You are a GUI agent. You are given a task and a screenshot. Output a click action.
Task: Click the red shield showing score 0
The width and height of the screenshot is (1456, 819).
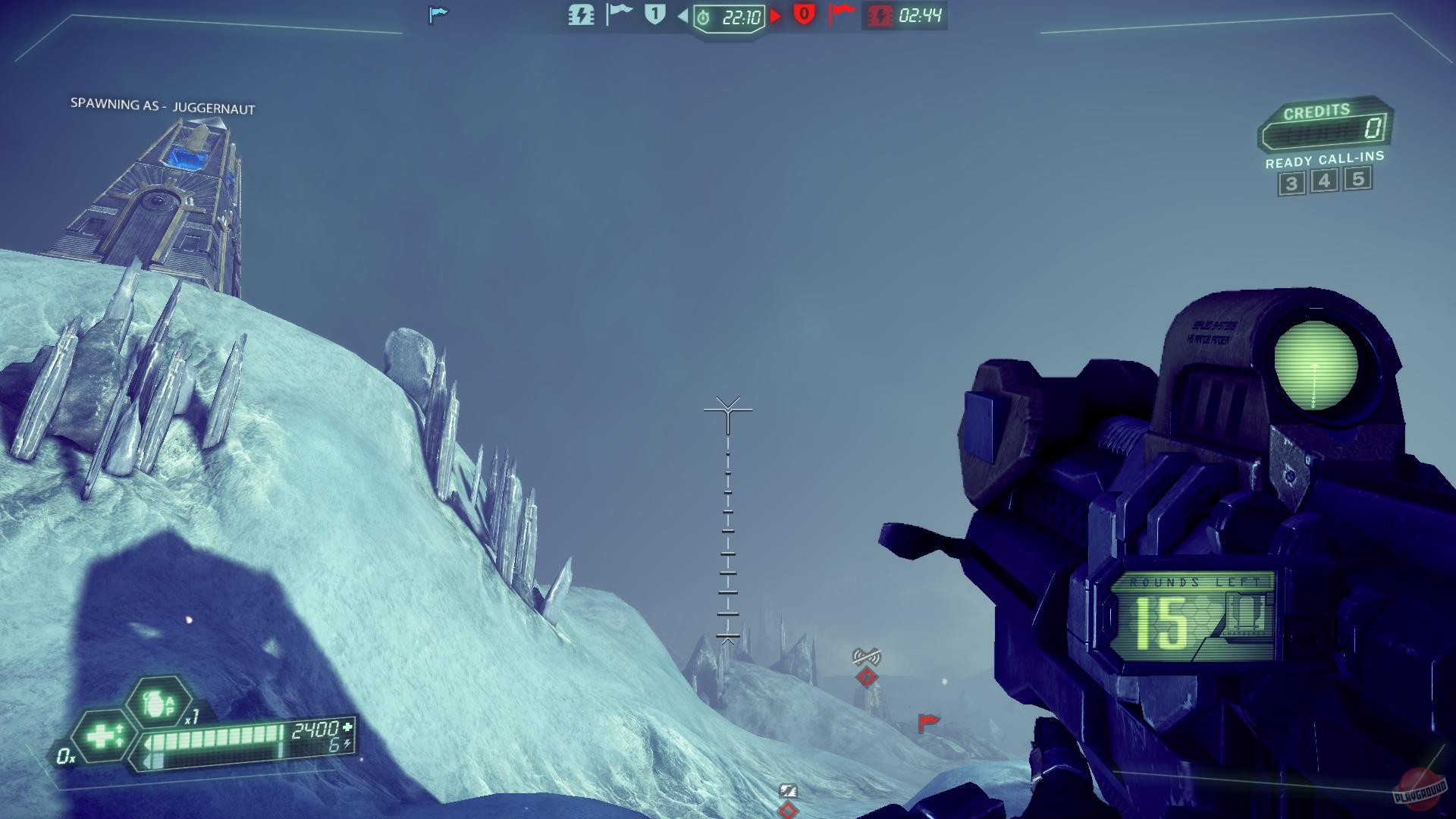tap(805, 15)
